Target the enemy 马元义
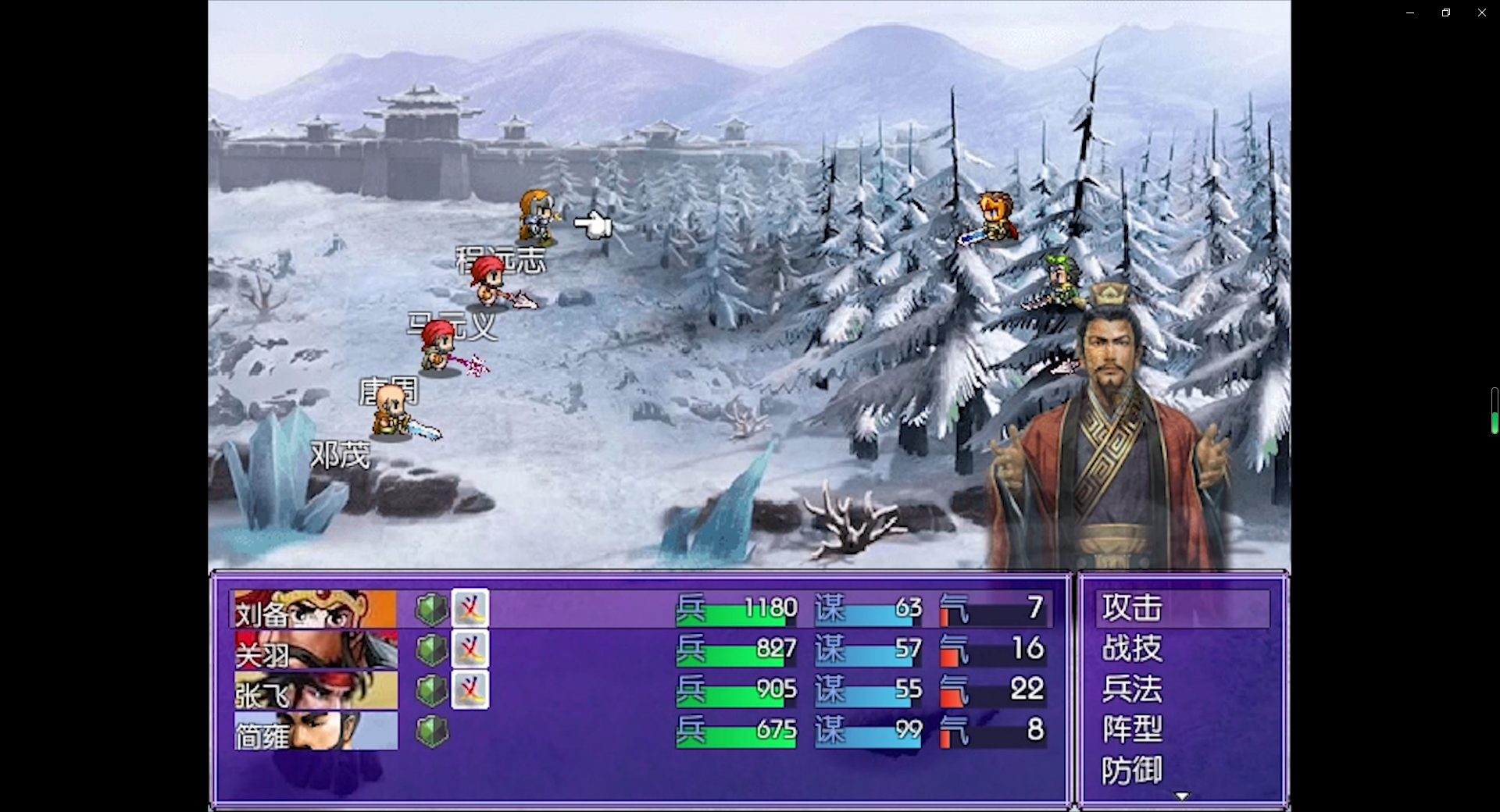The image size is (1500, 812). [x=491, y=283]
